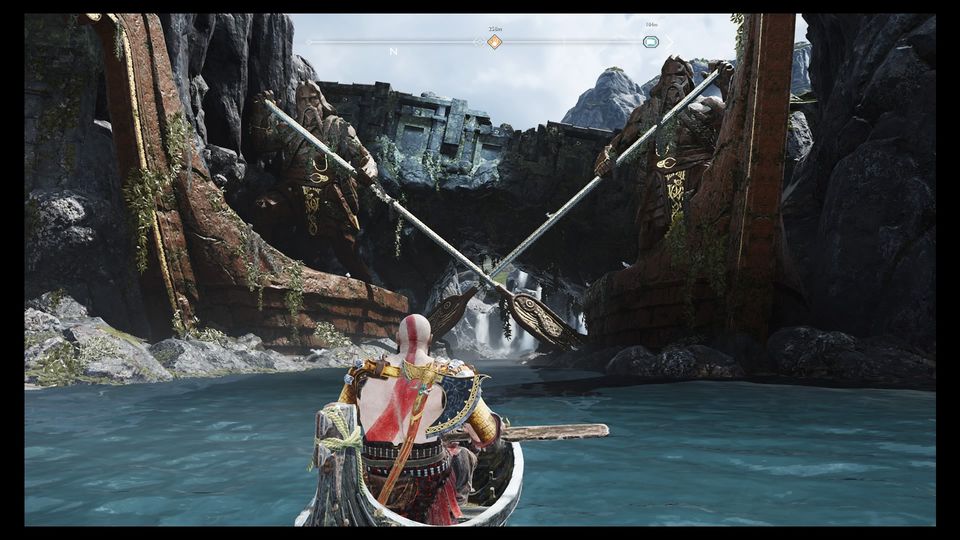960x540 pixels.
Task: Click the North indicator on the compass
Action: 393,51
